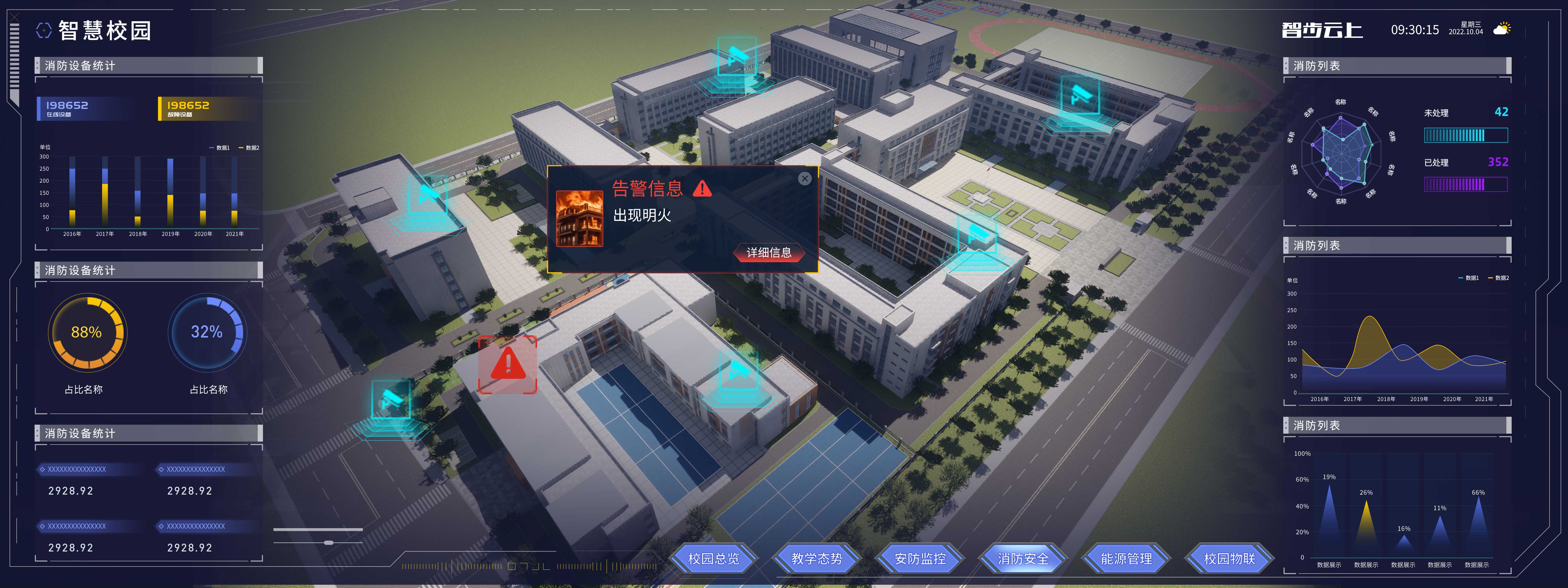
Task: Select the red fire warning map marker
Action: (508, 364)
